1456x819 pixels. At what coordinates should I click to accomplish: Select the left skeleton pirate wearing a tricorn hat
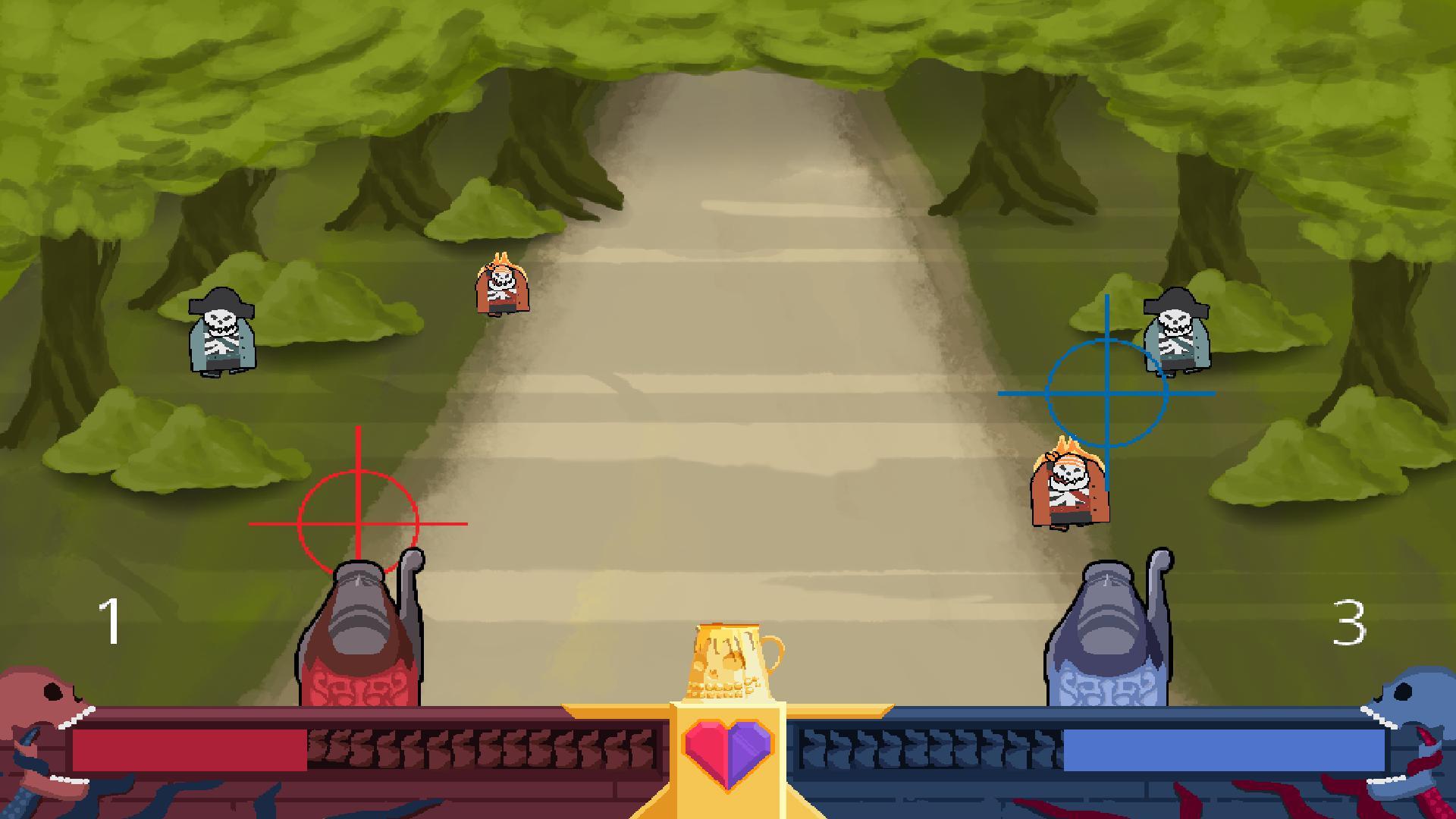click(221, 334)
